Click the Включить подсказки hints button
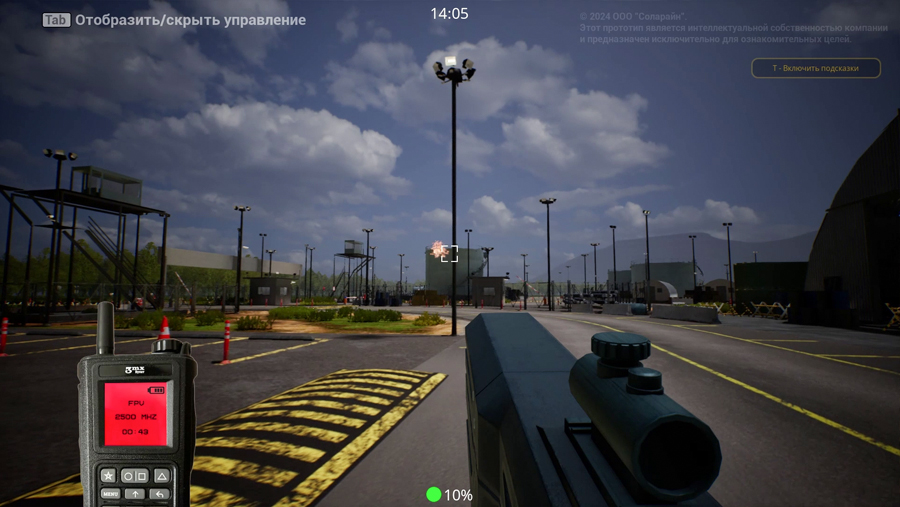Screen dimensions: 900x507 (x=816, y=68)
